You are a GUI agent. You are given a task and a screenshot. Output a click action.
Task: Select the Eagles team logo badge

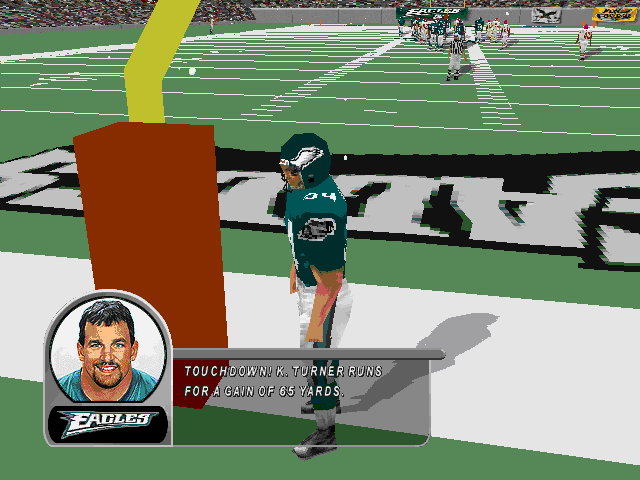point(107,422)
